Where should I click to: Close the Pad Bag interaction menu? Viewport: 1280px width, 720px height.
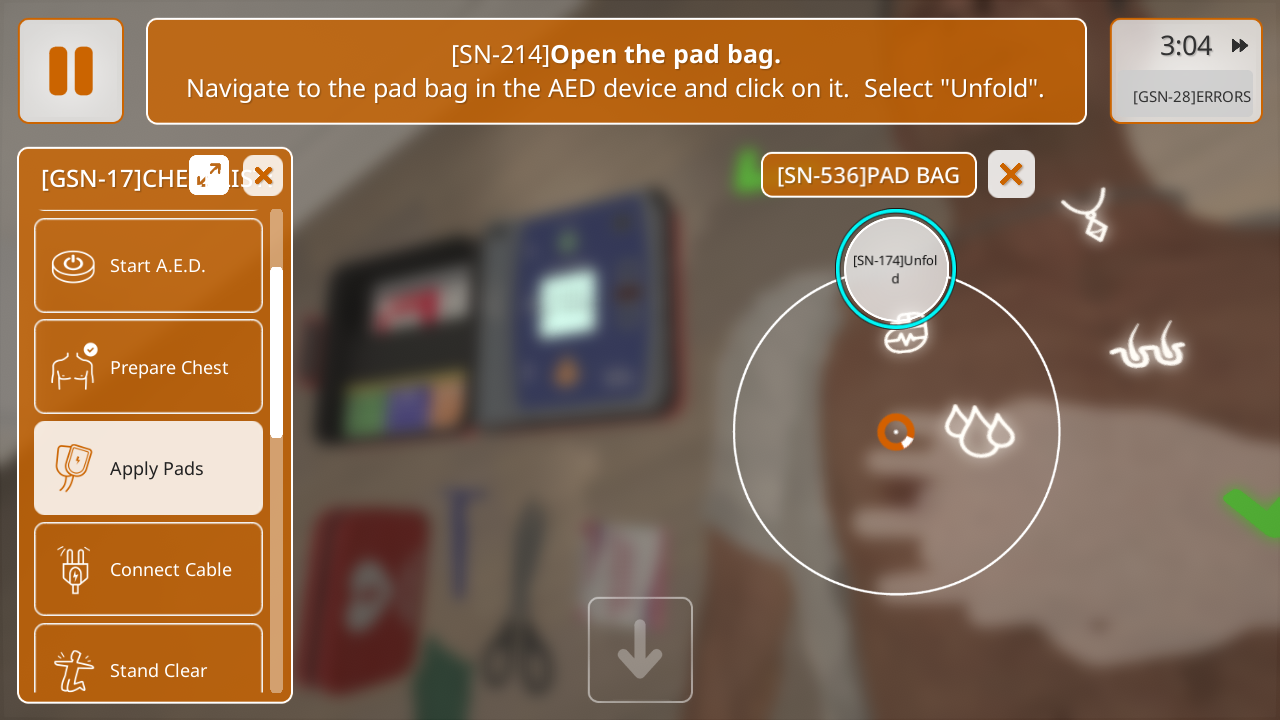click(1011, 175)
